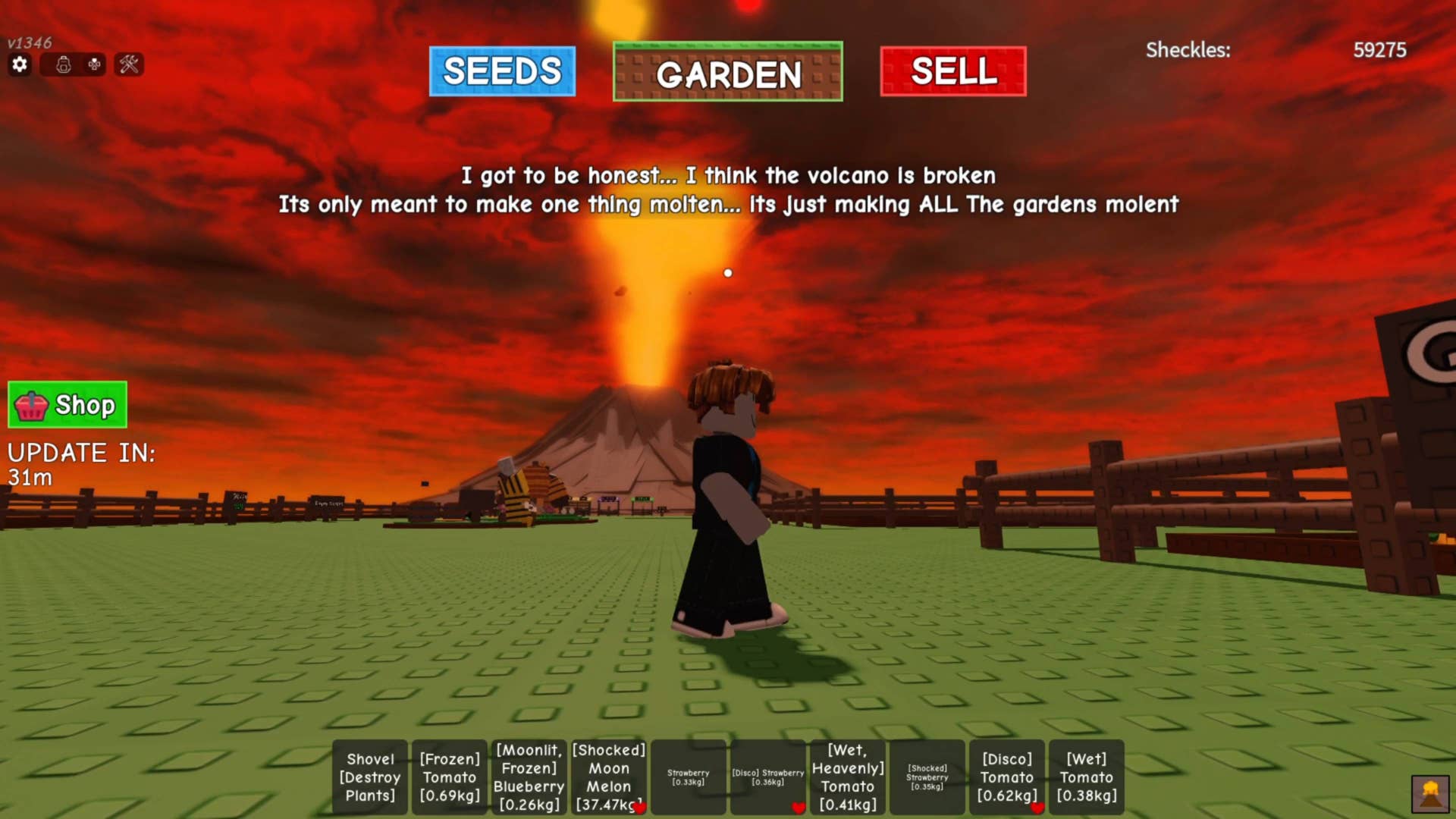Click the gamepad controls icon
This screenshot has height=819, width=1456.
[94, 64]
